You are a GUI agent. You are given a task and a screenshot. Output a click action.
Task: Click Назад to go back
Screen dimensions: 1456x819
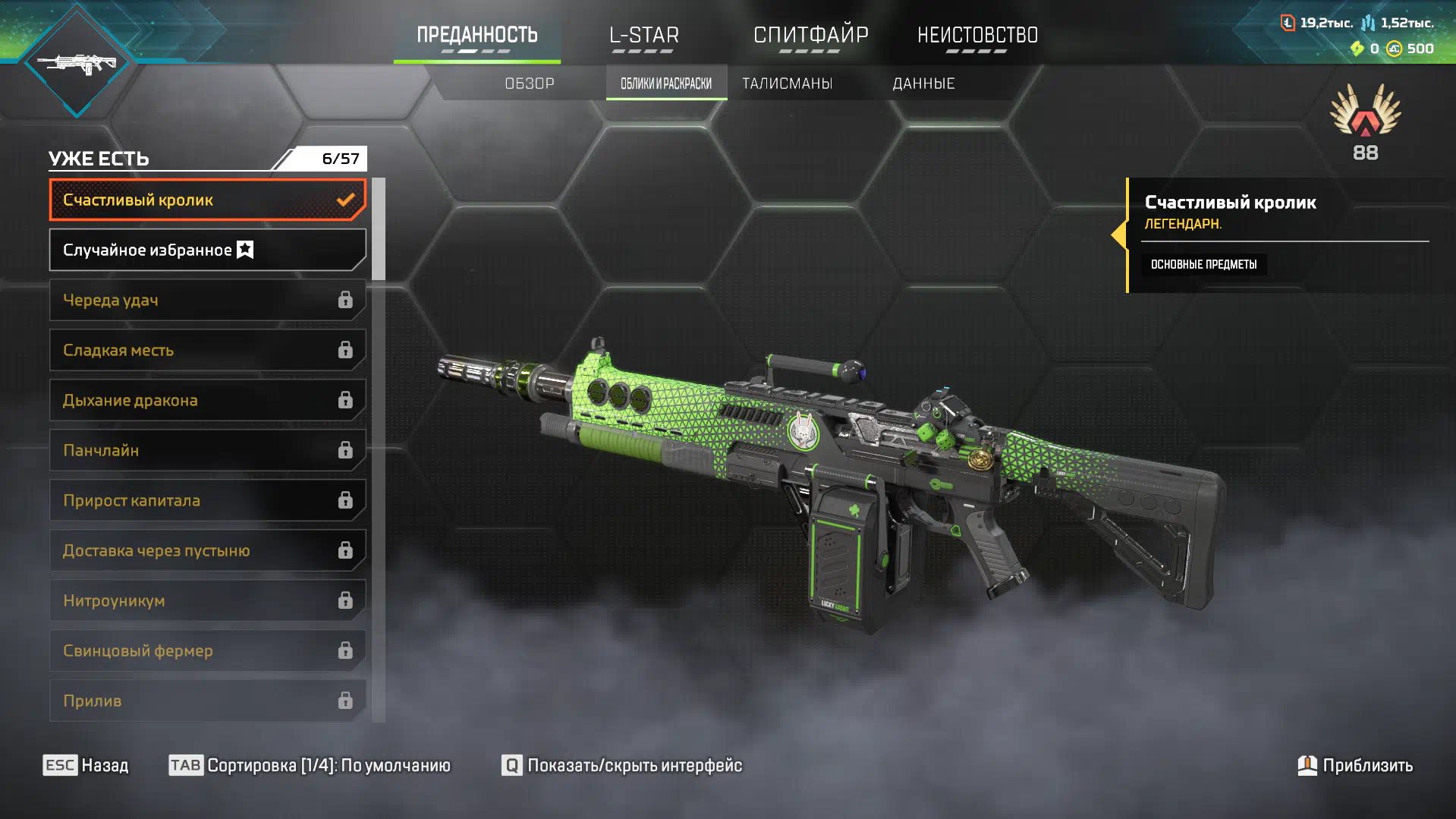pos(86,765)
